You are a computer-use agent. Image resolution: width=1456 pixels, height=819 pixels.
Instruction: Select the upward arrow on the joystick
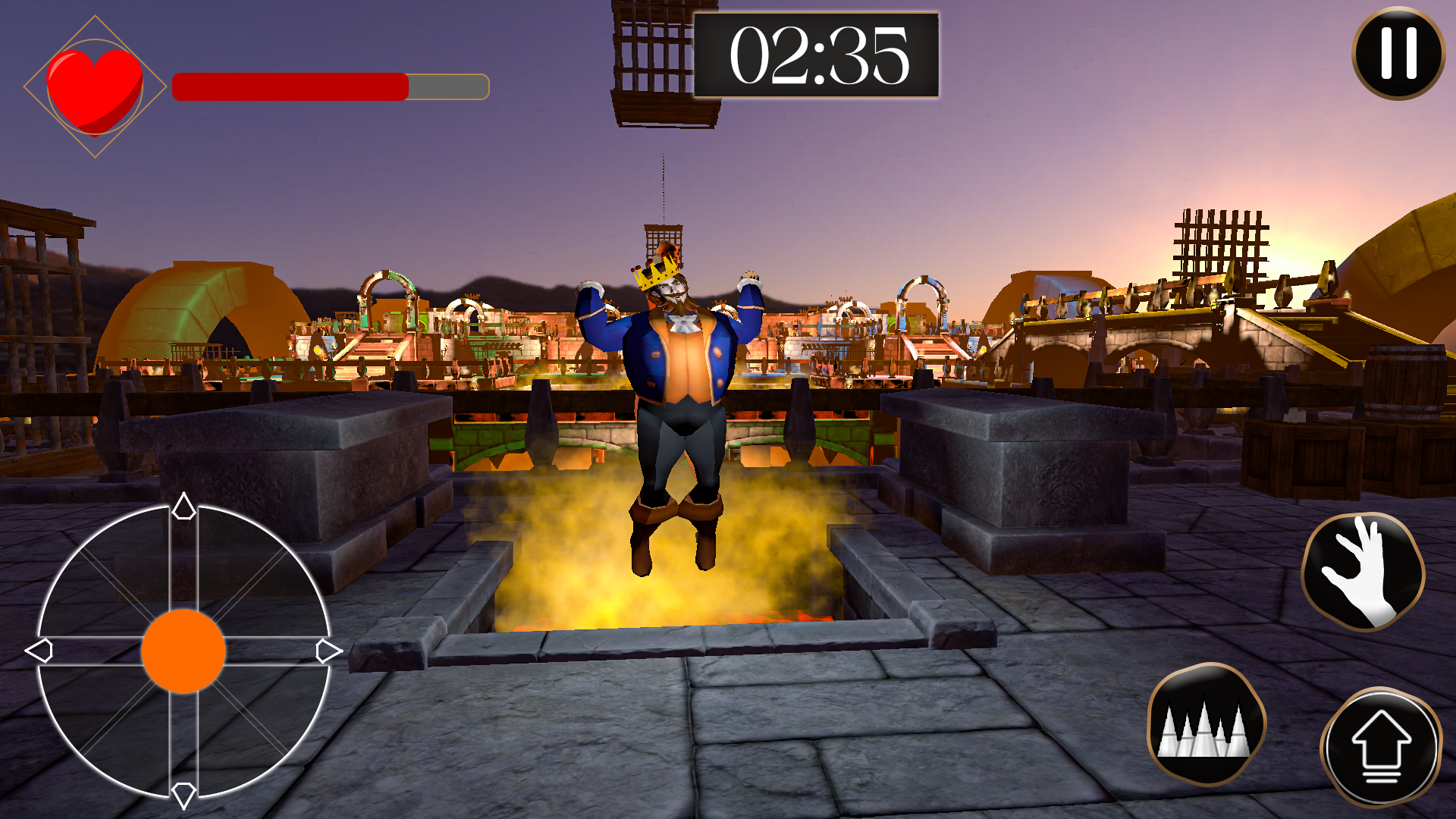[182, 507]
